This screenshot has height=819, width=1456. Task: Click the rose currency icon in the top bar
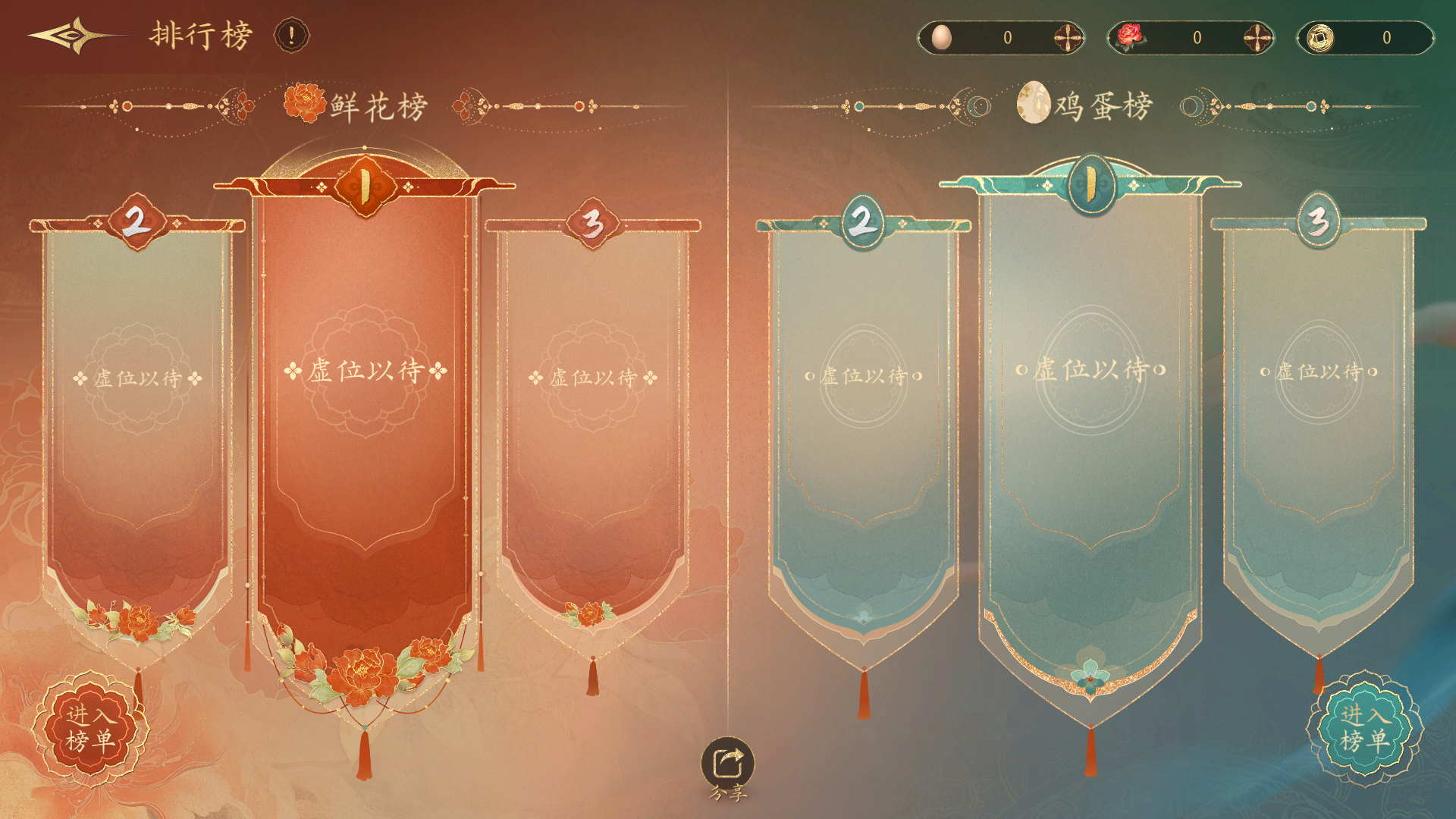[1131, 35]
